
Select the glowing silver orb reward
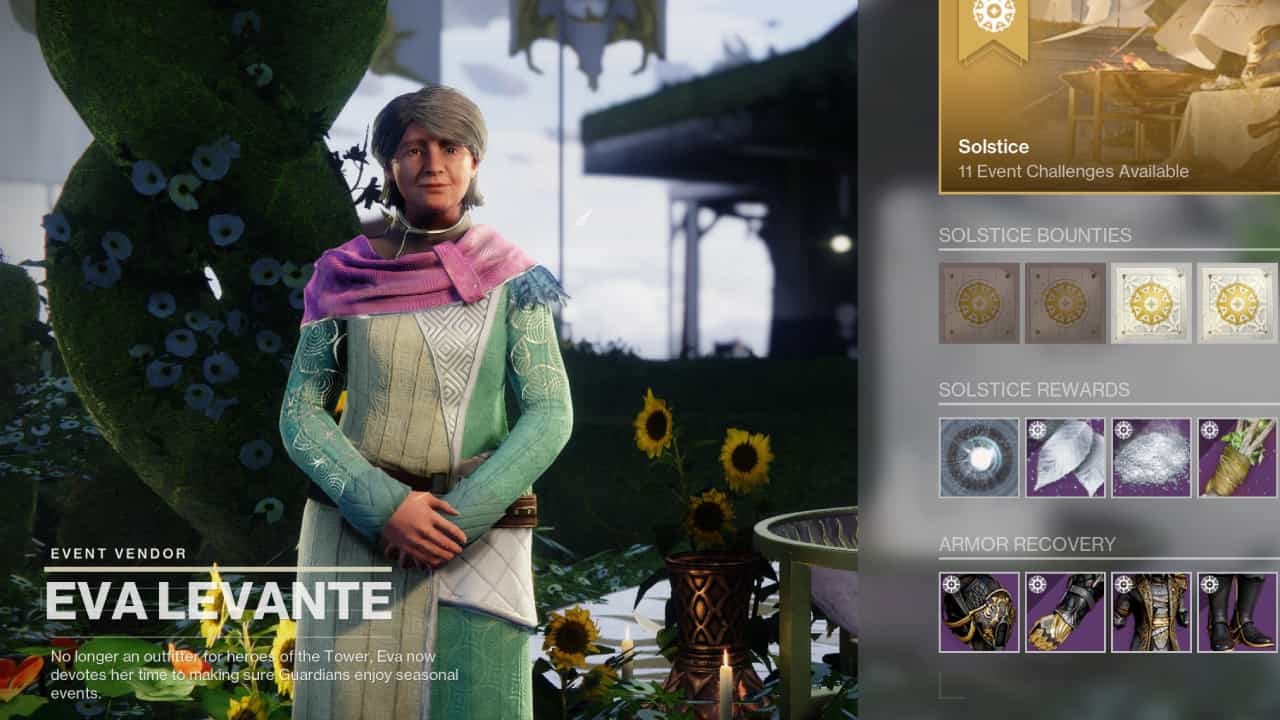[x=979, y=458]
